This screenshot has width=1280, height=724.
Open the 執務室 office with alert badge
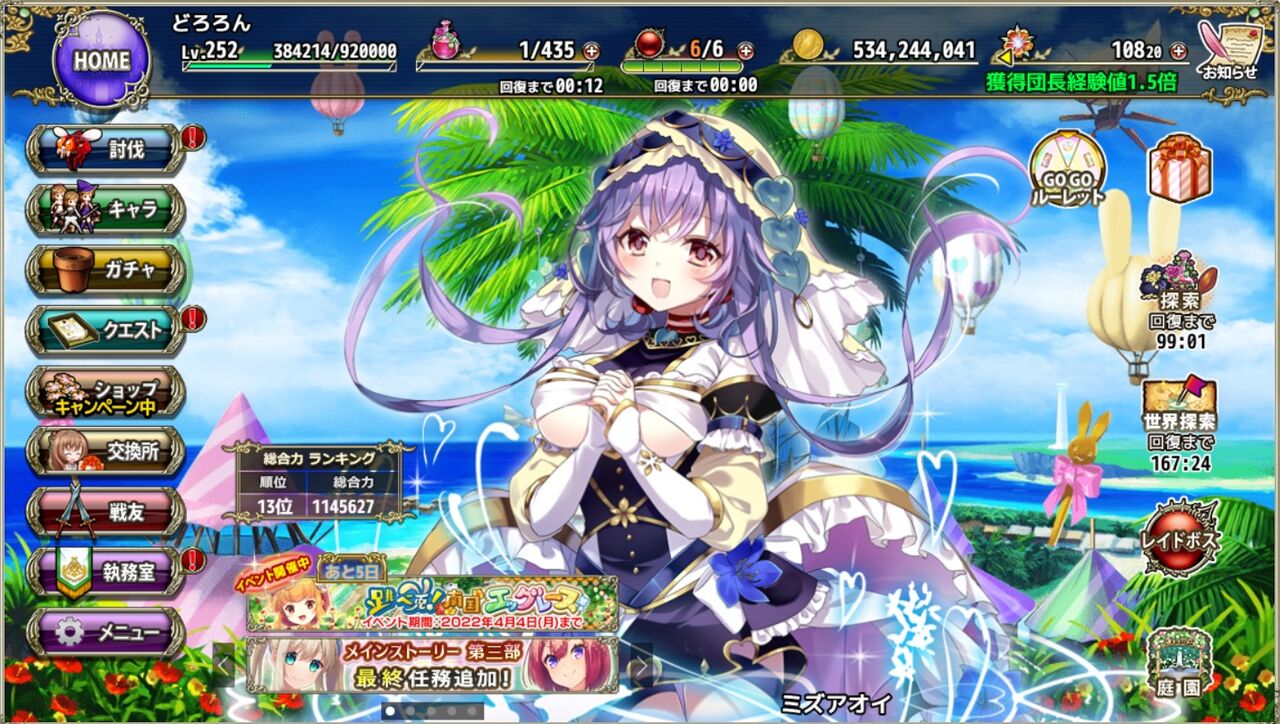click(x=105, y=573)
